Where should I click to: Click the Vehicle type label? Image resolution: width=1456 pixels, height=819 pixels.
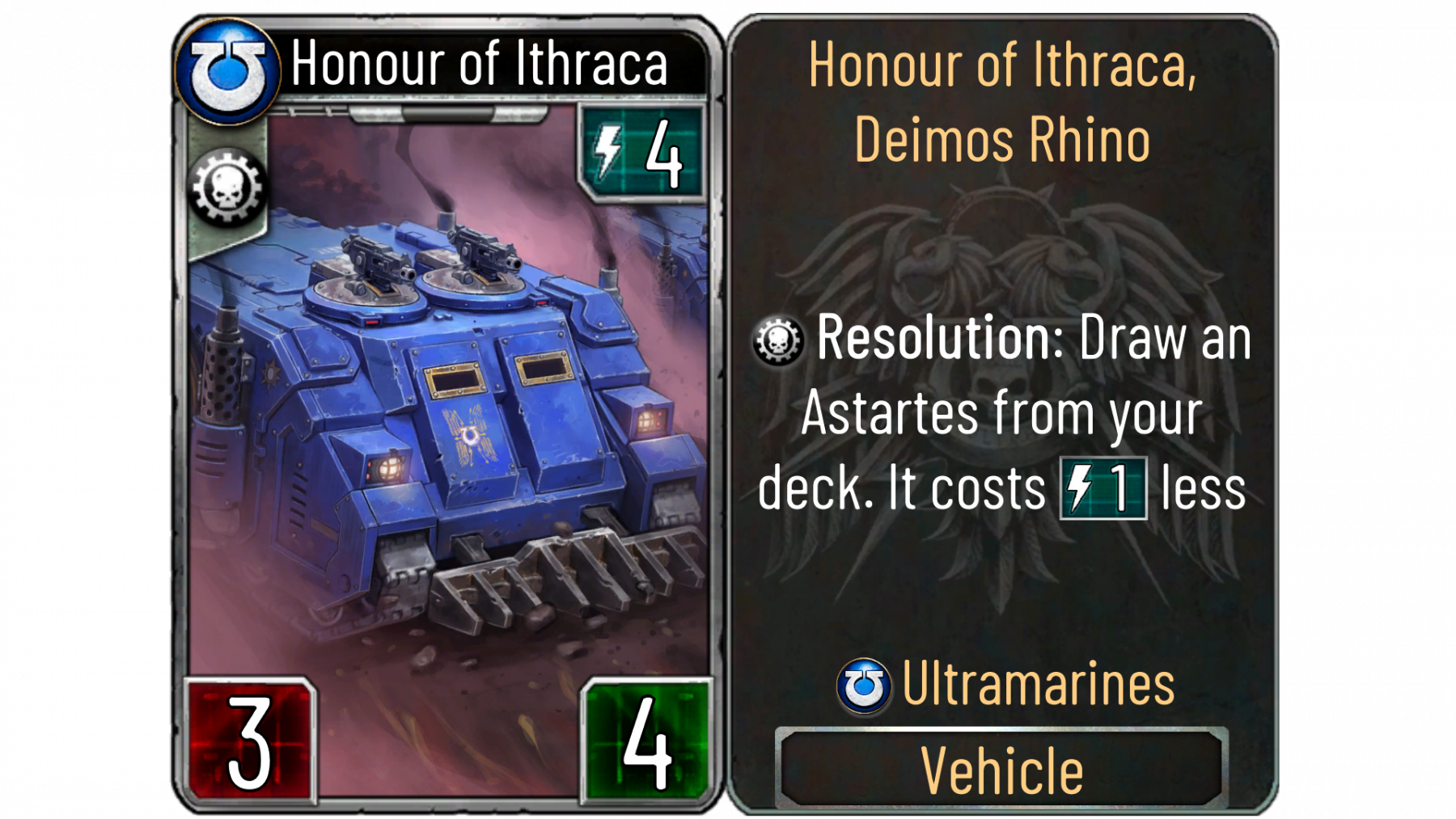1001,770
